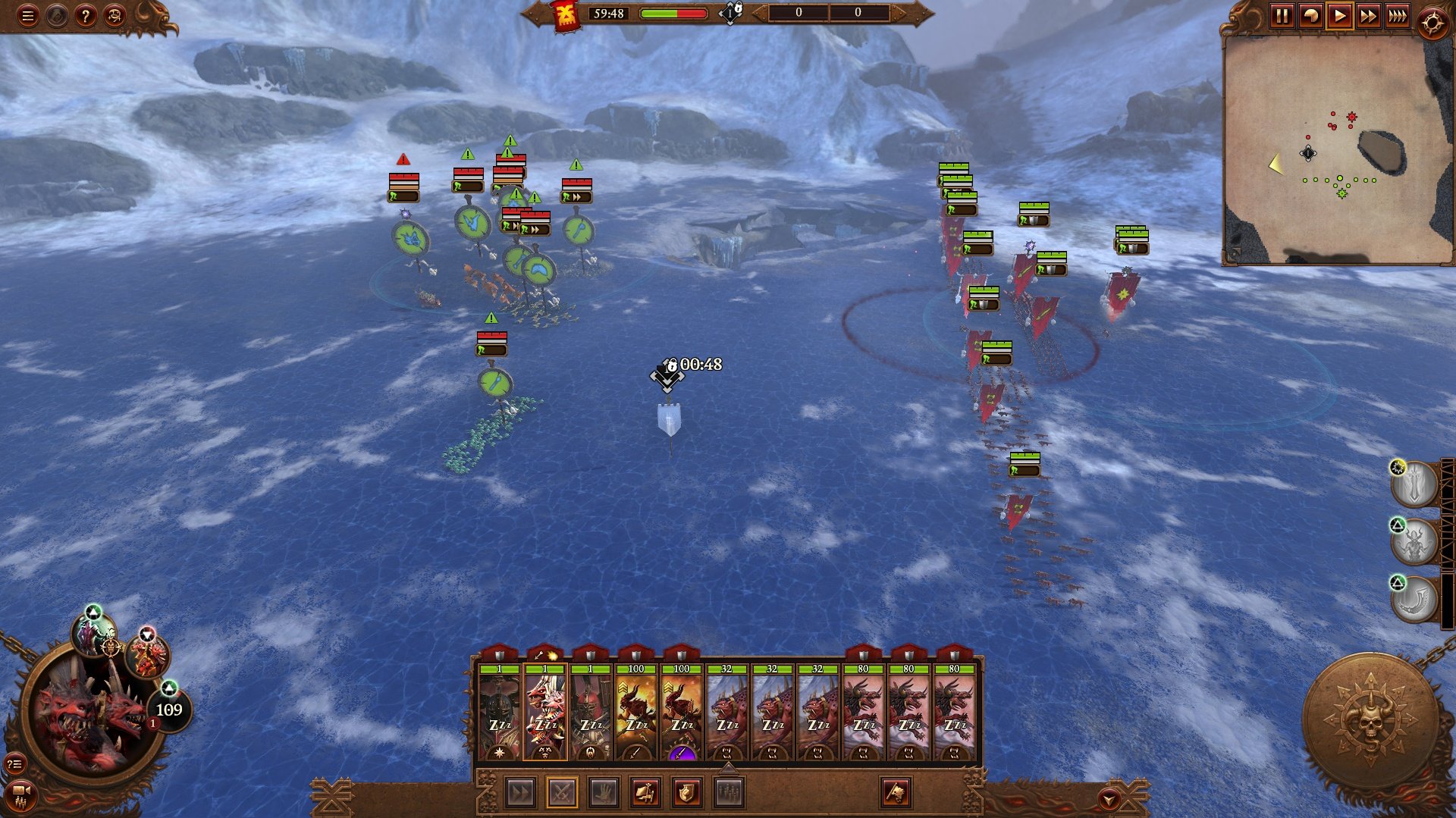This screenshot has height=818, width=1456.
Task: Open the formations group button
Action: point(729,793)
